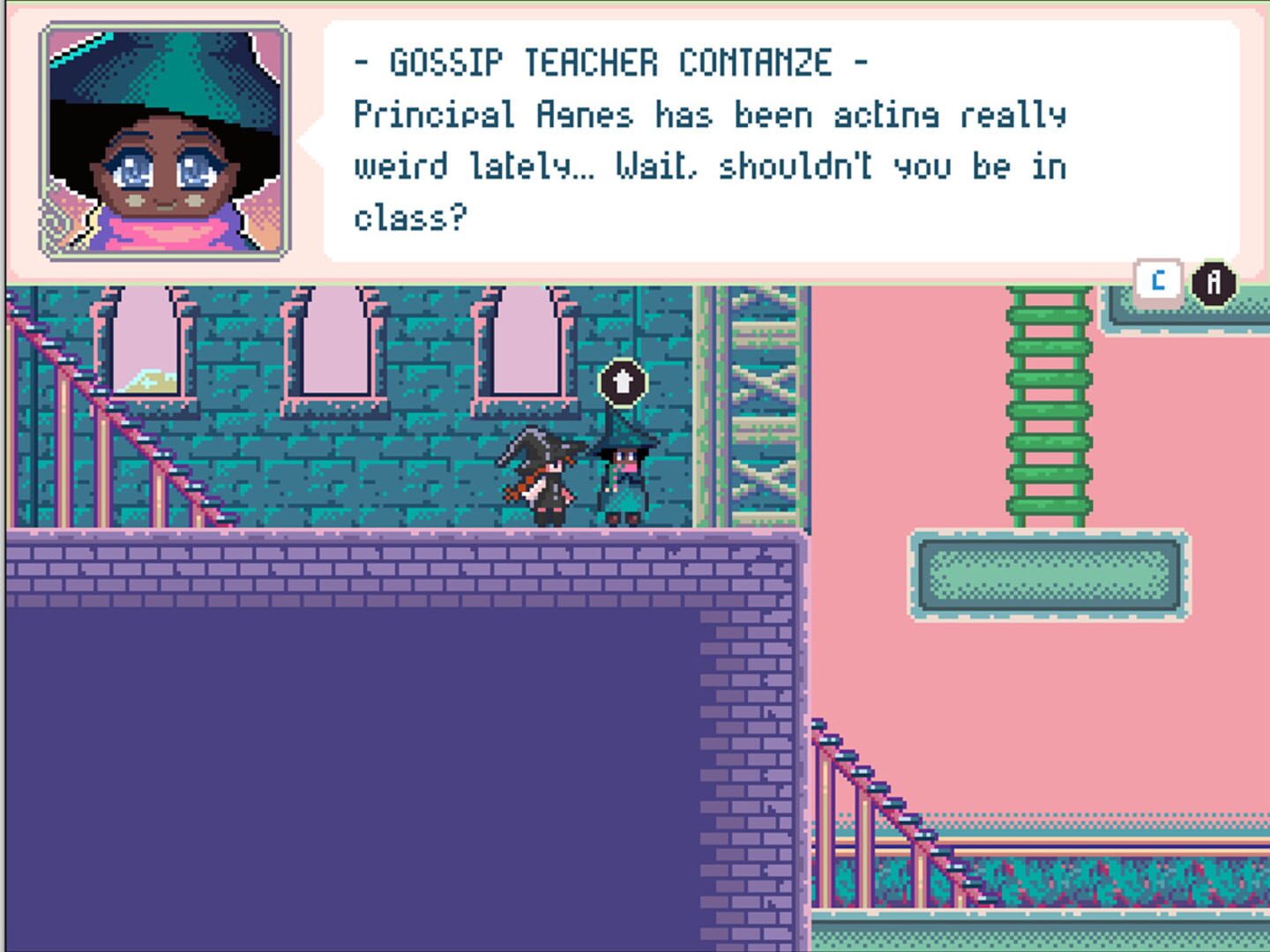Screen dimensions: 1270x952
Task: Toggle the dialogue box advancement with the A prompt
Action: coord(1215,280)
